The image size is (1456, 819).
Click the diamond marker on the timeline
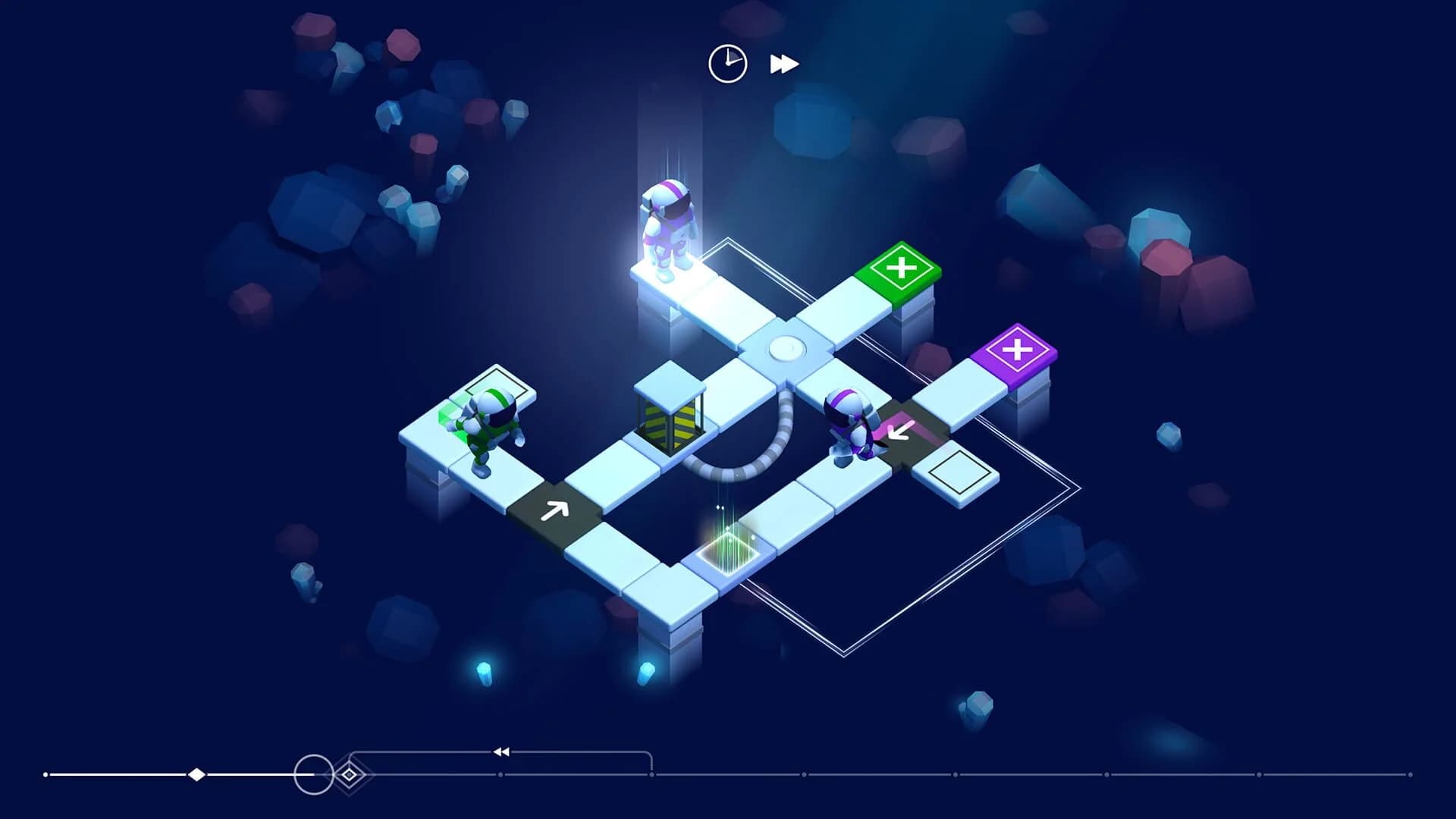[196, 774]
